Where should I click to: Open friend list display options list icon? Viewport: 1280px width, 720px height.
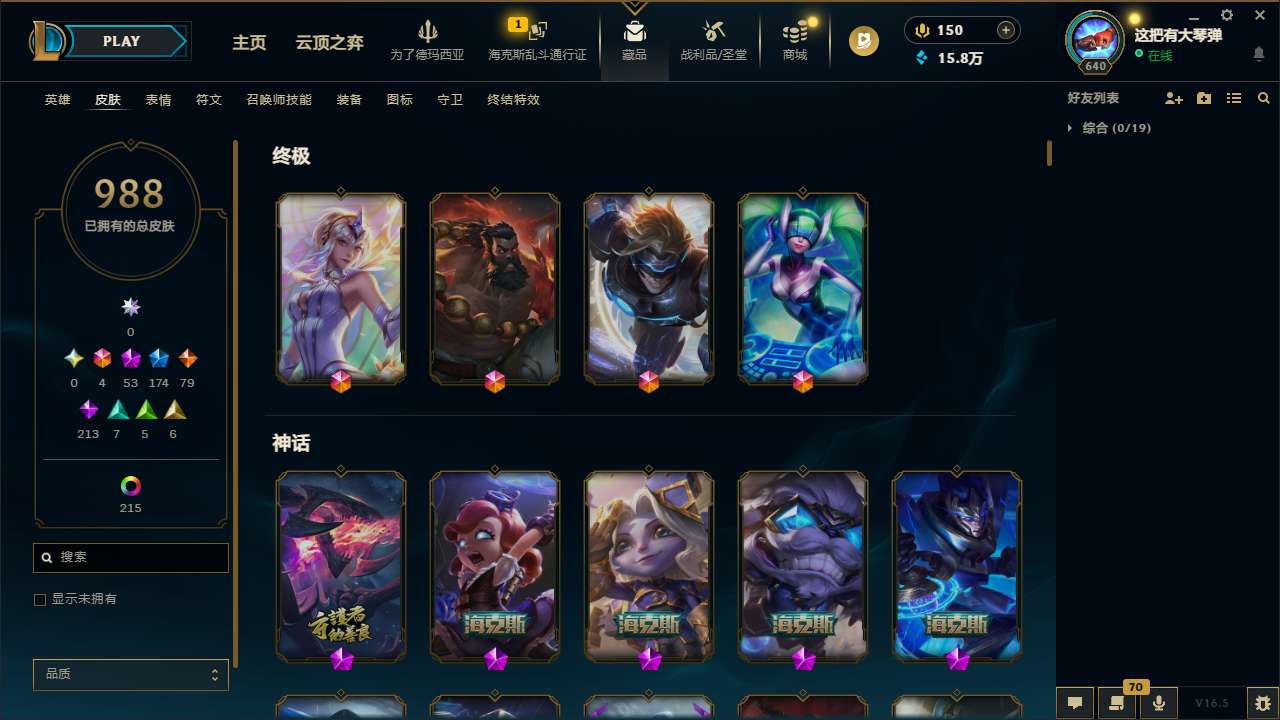[1233, 98]
